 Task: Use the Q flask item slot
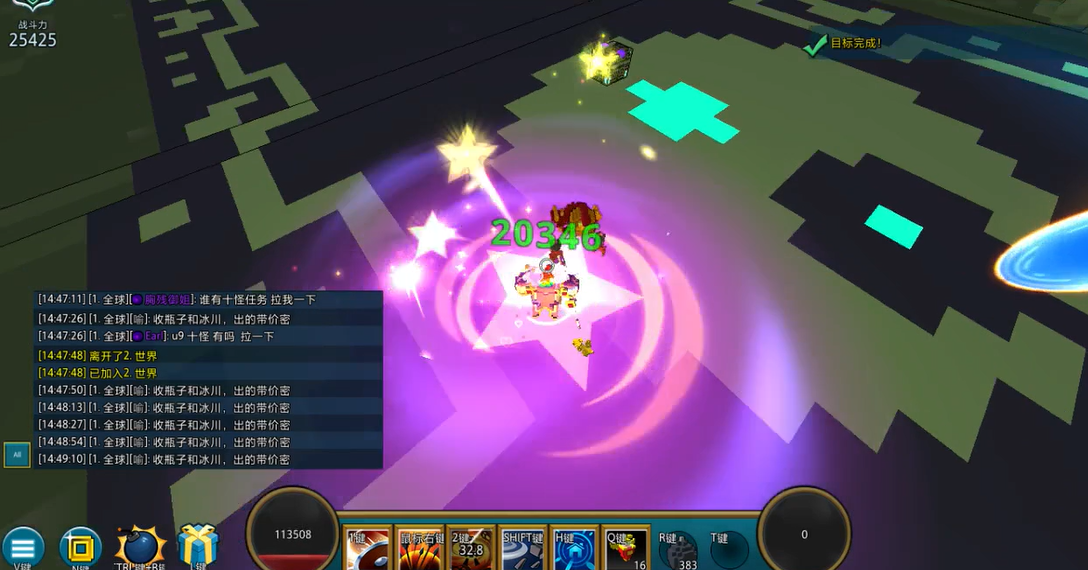(x=627, y=550)
